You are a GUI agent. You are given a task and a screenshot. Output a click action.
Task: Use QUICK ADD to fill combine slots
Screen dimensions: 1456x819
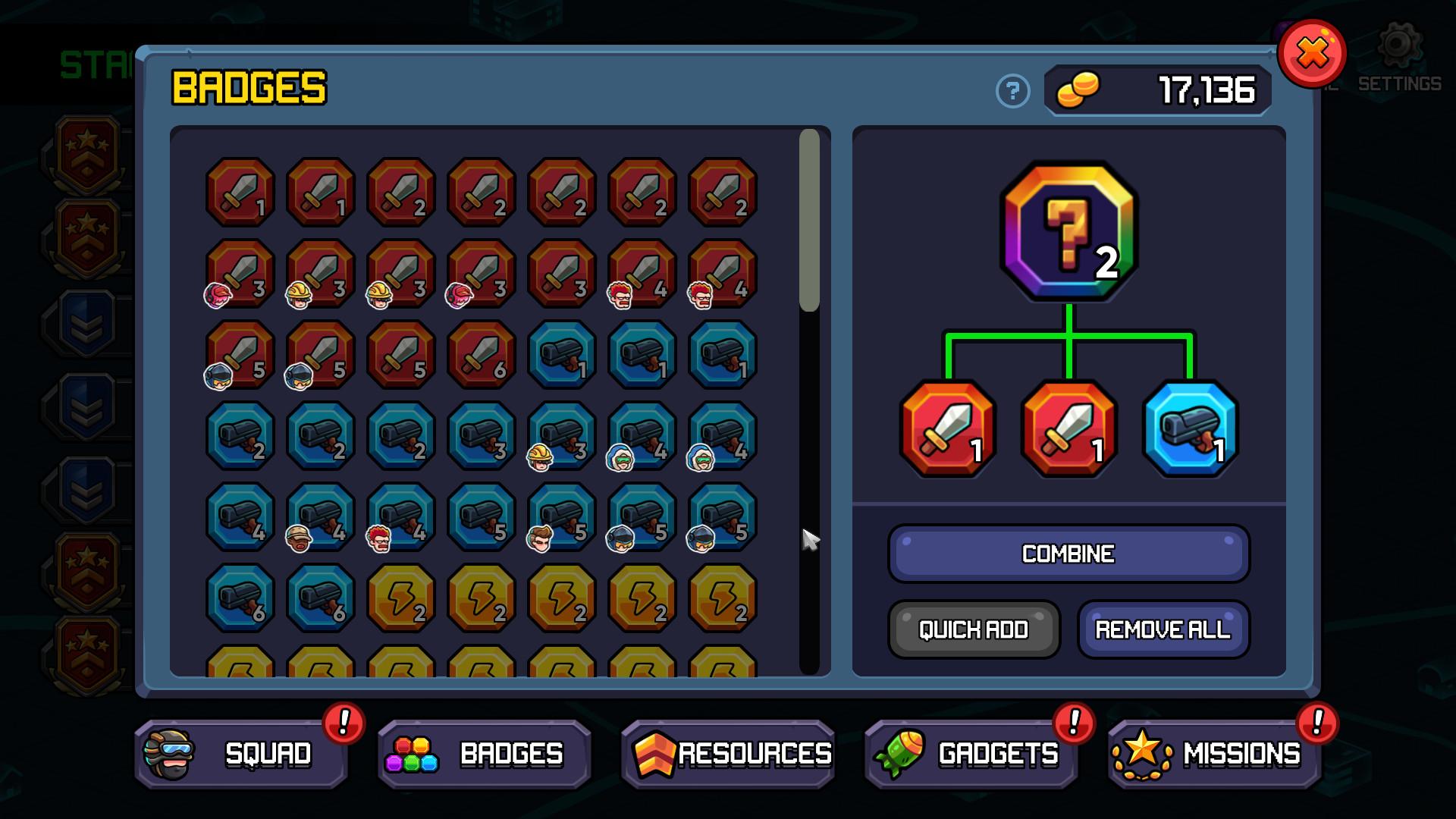tap(974, 629)
